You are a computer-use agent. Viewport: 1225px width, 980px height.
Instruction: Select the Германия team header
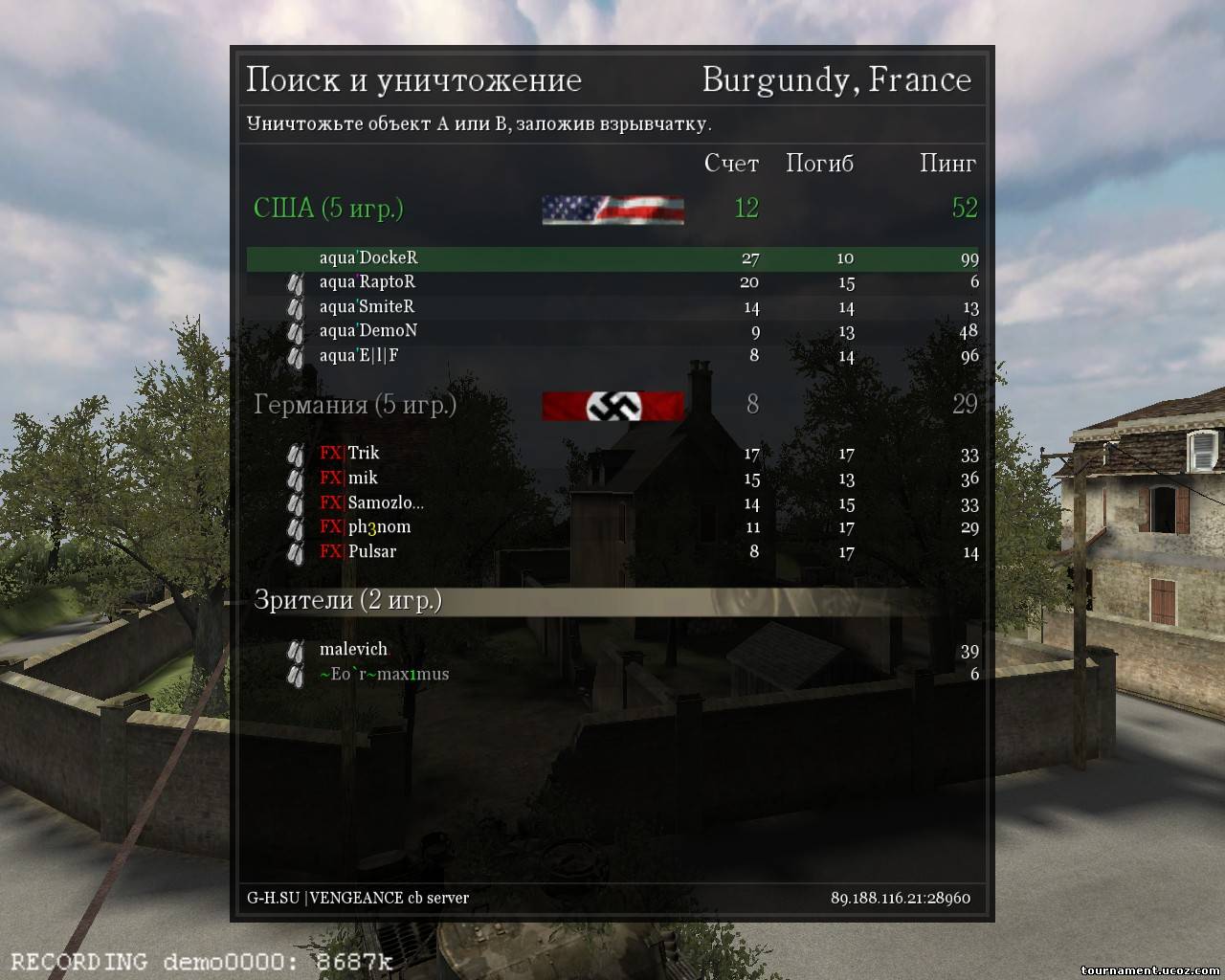(x=355, y=405)
